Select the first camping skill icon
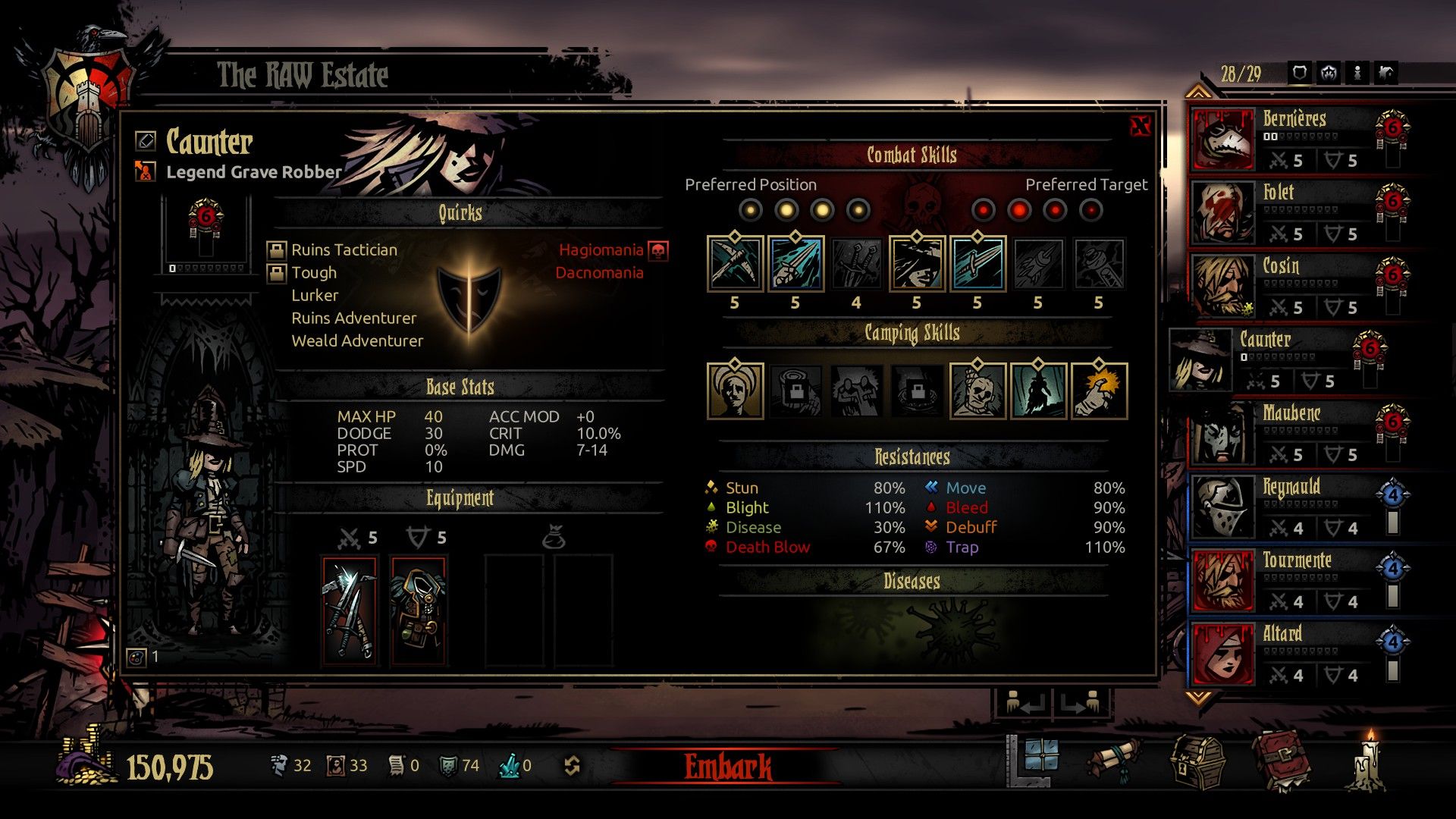The image size is (1456, 819). click(734, 391)
